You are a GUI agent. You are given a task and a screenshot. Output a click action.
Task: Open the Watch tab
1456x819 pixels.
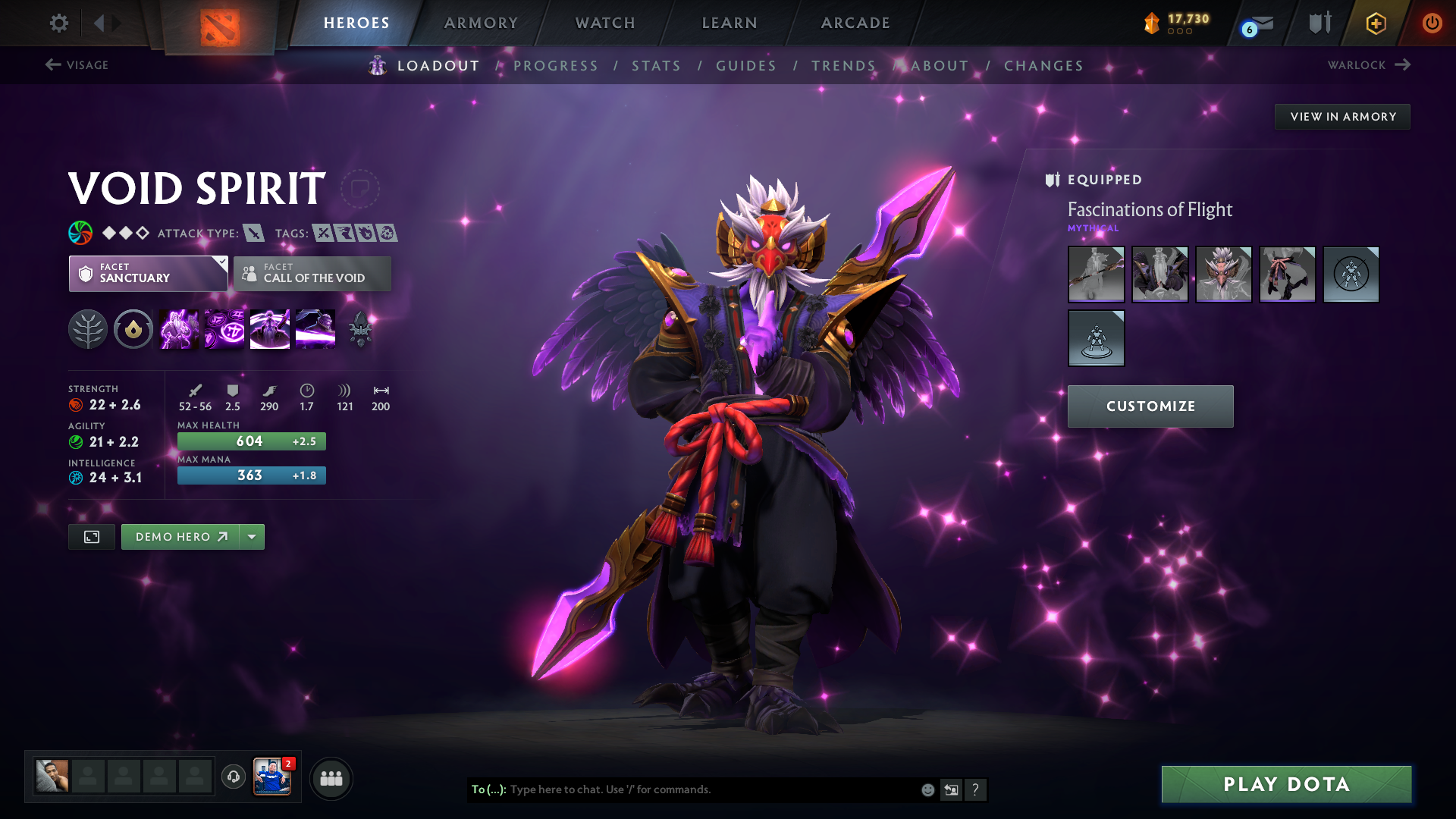click(605, 23)
